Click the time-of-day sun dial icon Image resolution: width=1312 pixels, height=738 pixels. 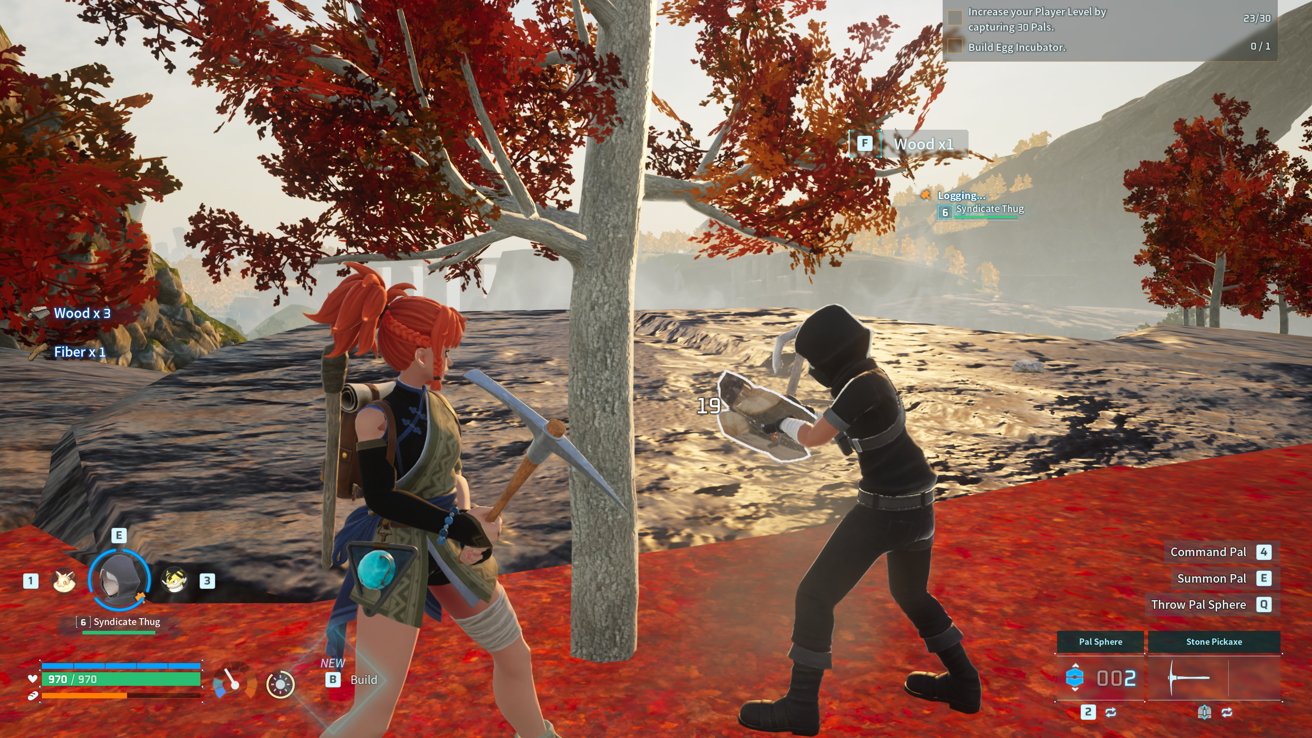click(281, 684)
